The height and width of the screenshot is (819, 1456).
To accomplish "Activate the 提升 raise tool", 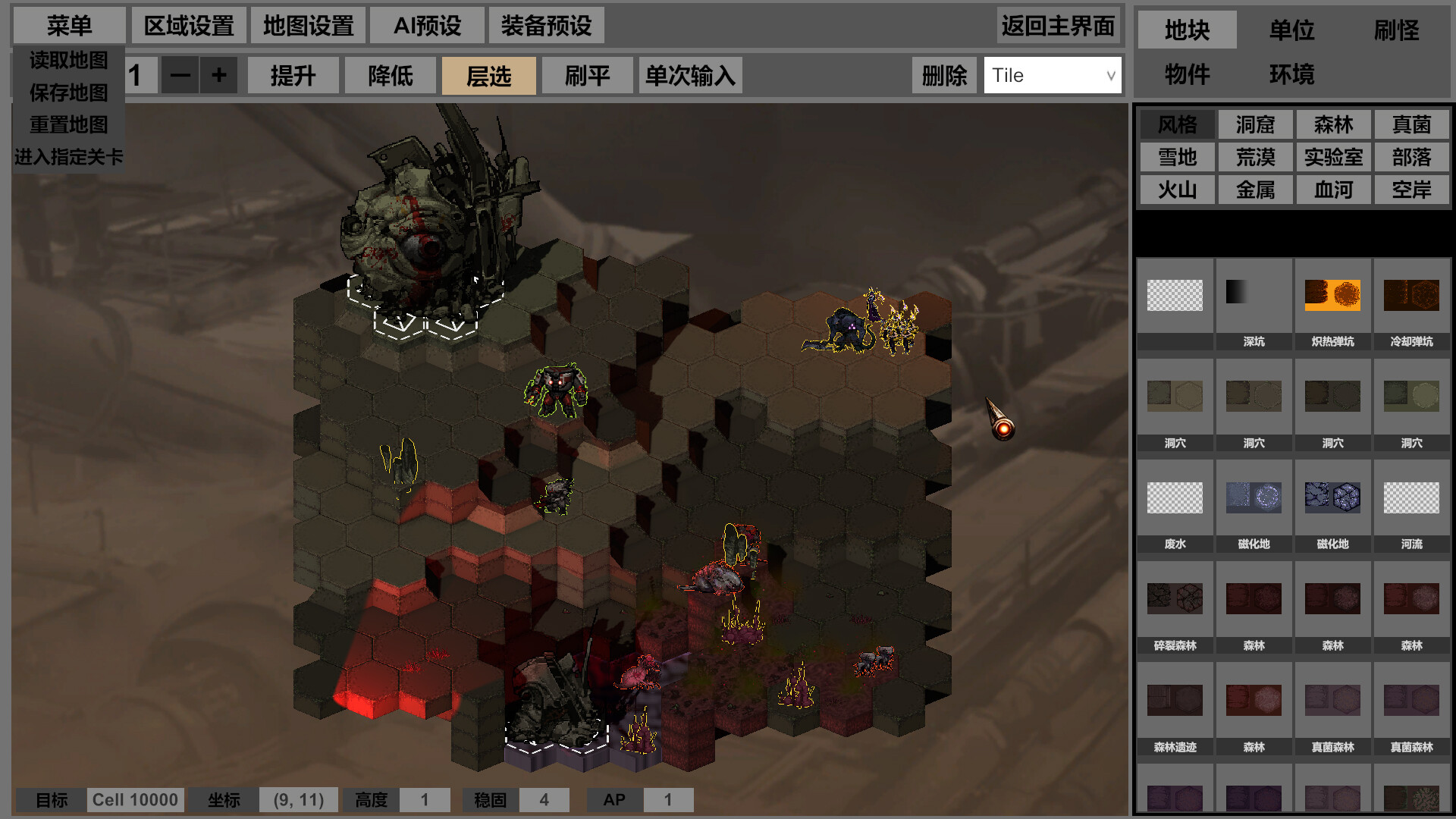I will 293,75.
